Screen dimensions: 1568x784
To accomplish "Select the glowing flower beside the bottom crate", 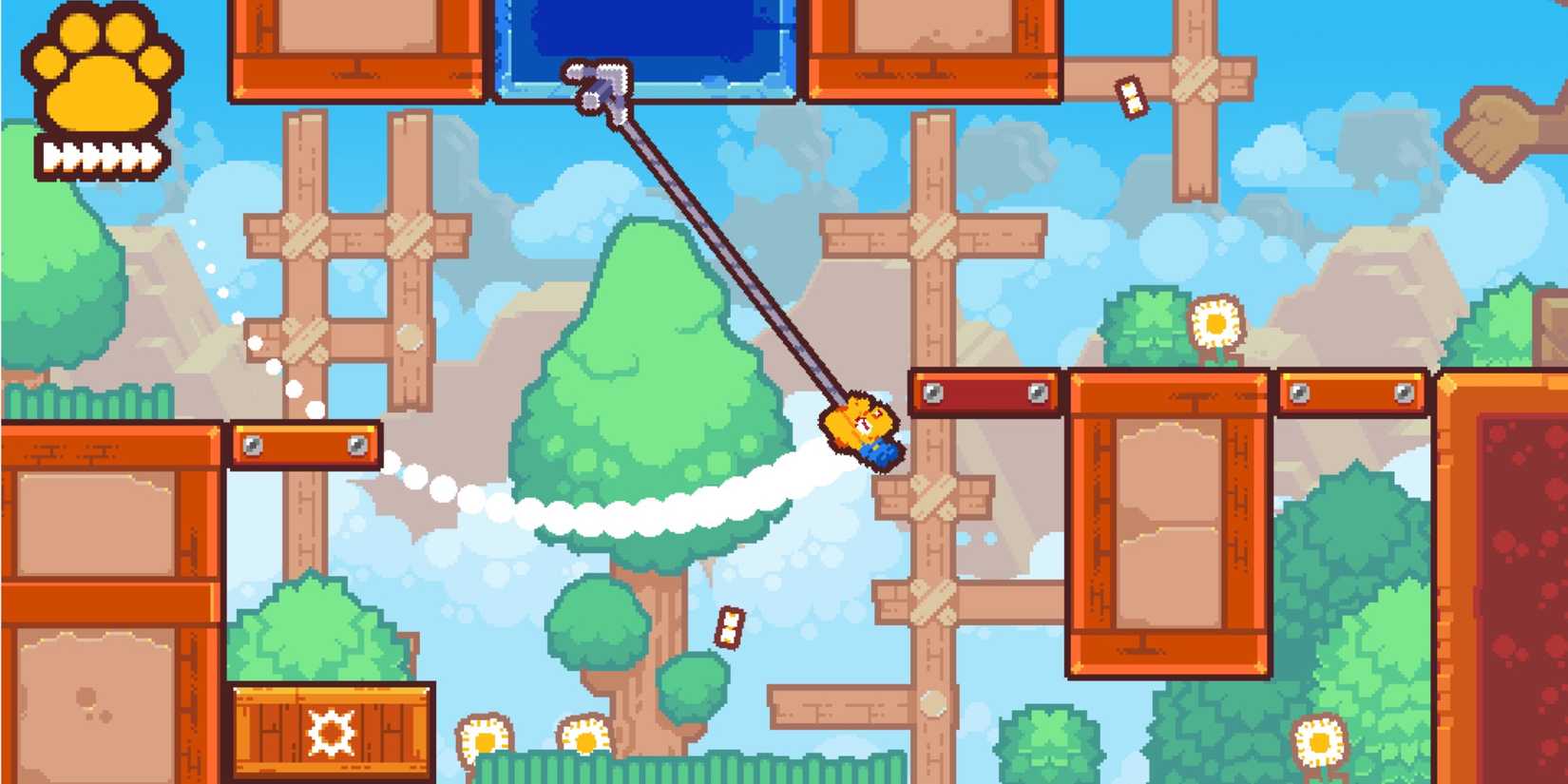I will click(485, 736).
